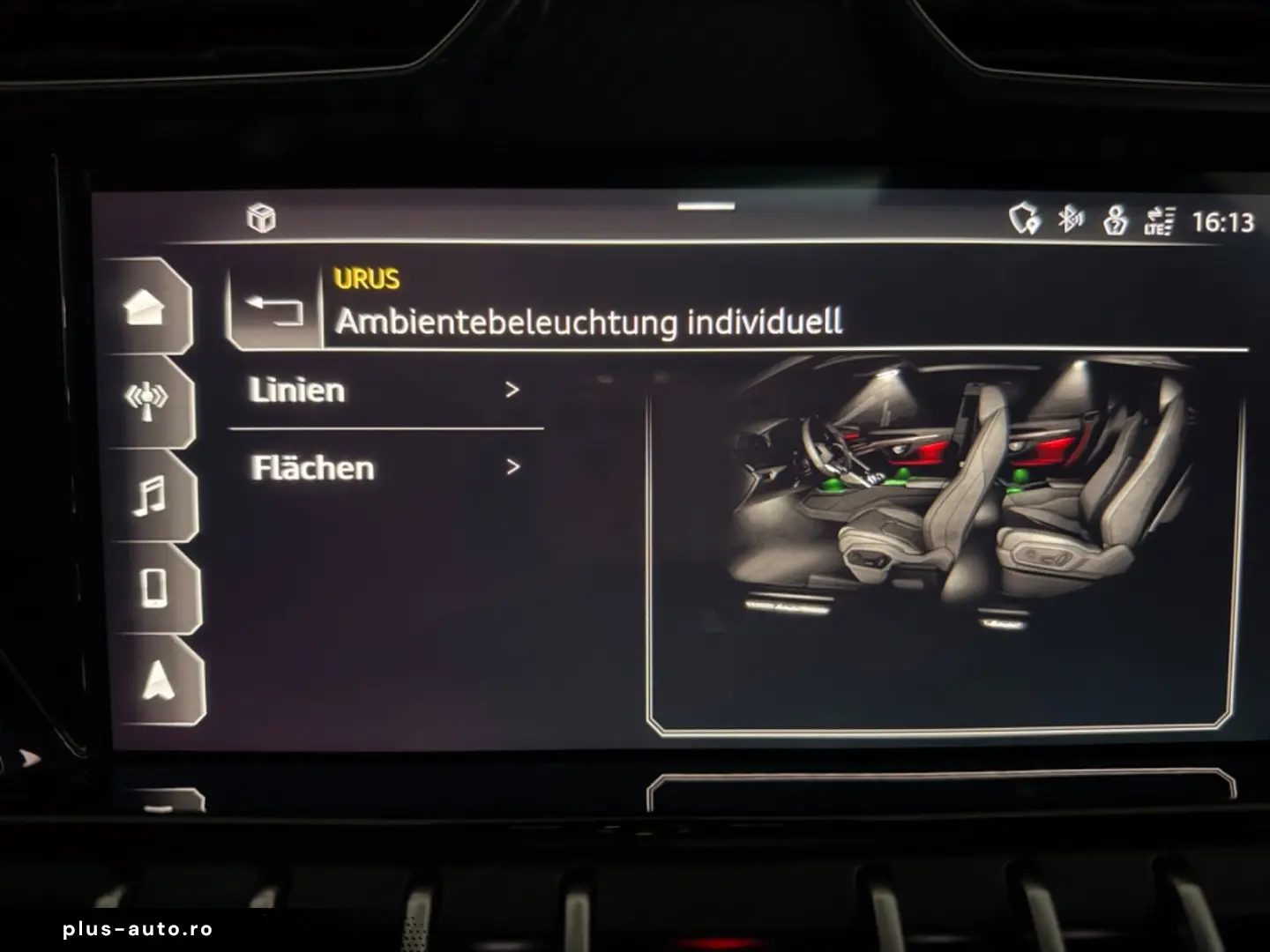Tap the cube icon in the top bar
Image resolution: width=1270 pixels, height=952 pixels.
tap(260, 218)
